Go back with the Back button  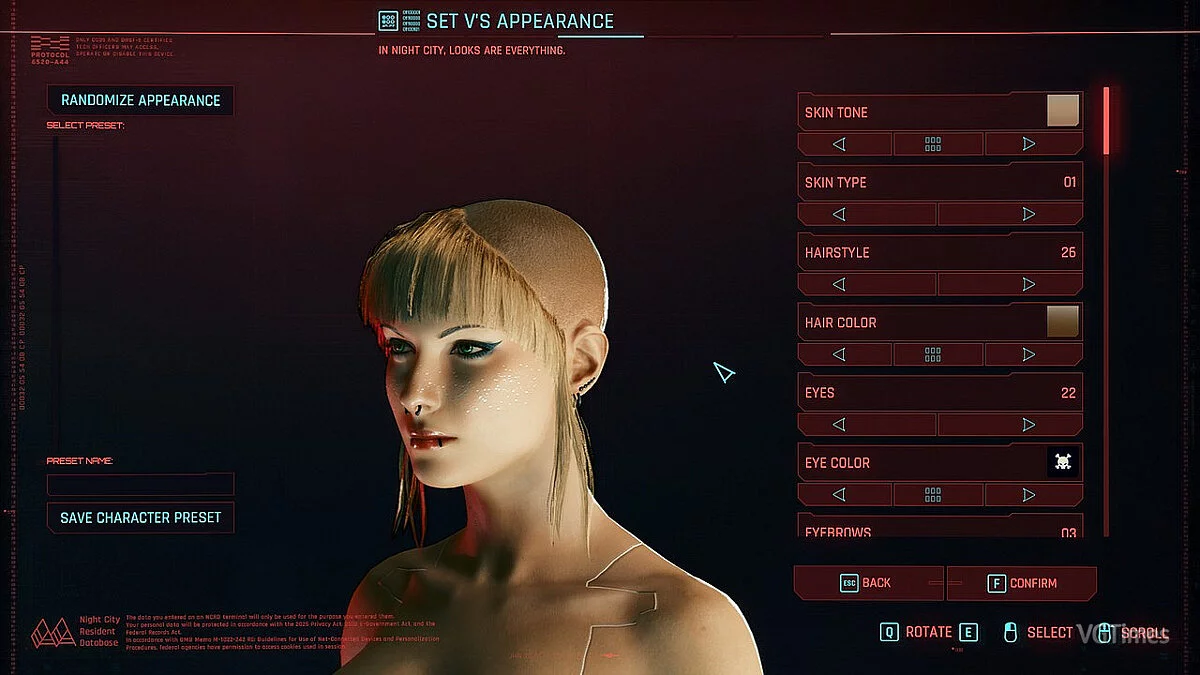click(867, 583)
